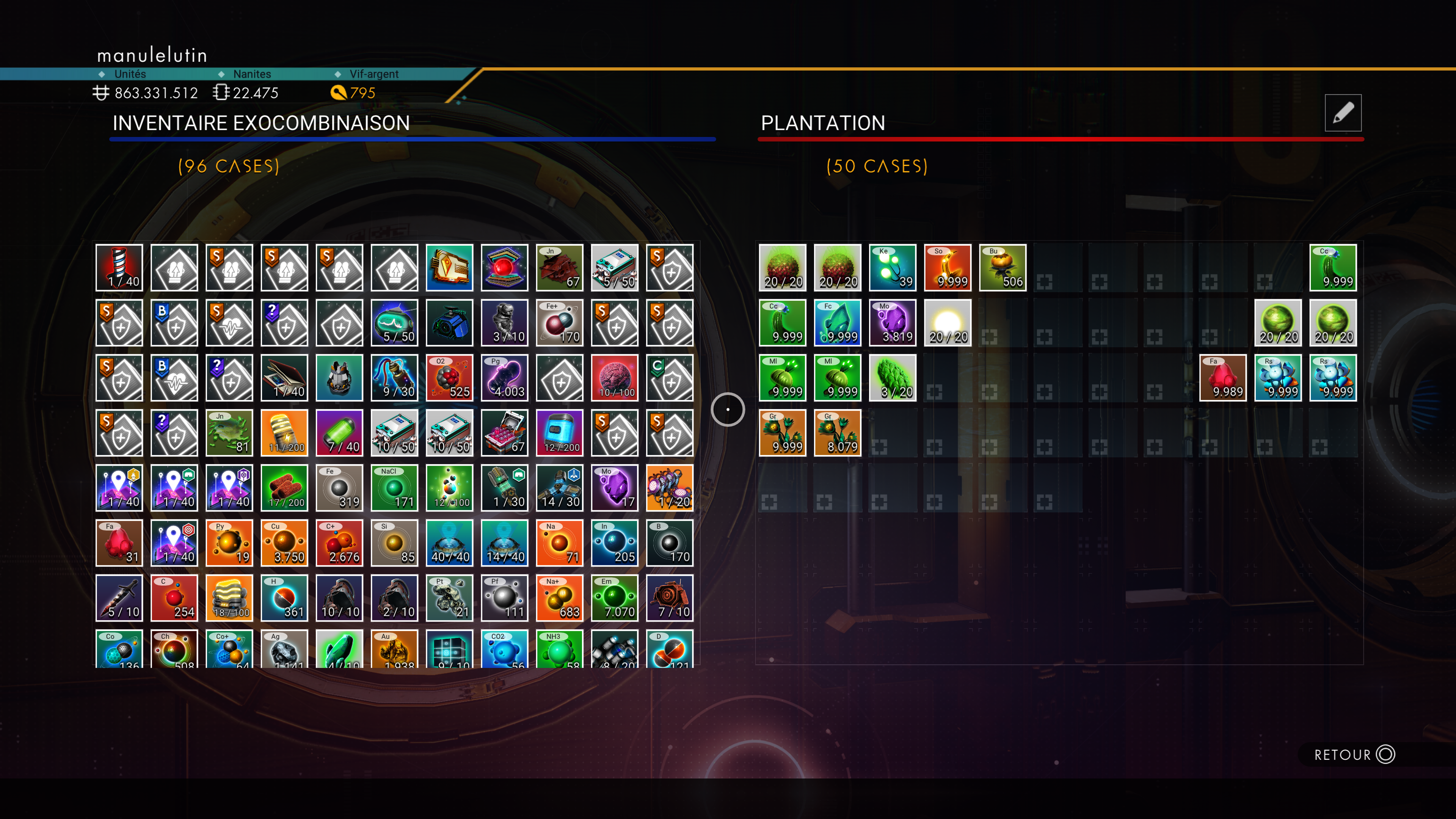Select the NaCl salt slot
1456x819 pixels.
click(x=394, y=488)
